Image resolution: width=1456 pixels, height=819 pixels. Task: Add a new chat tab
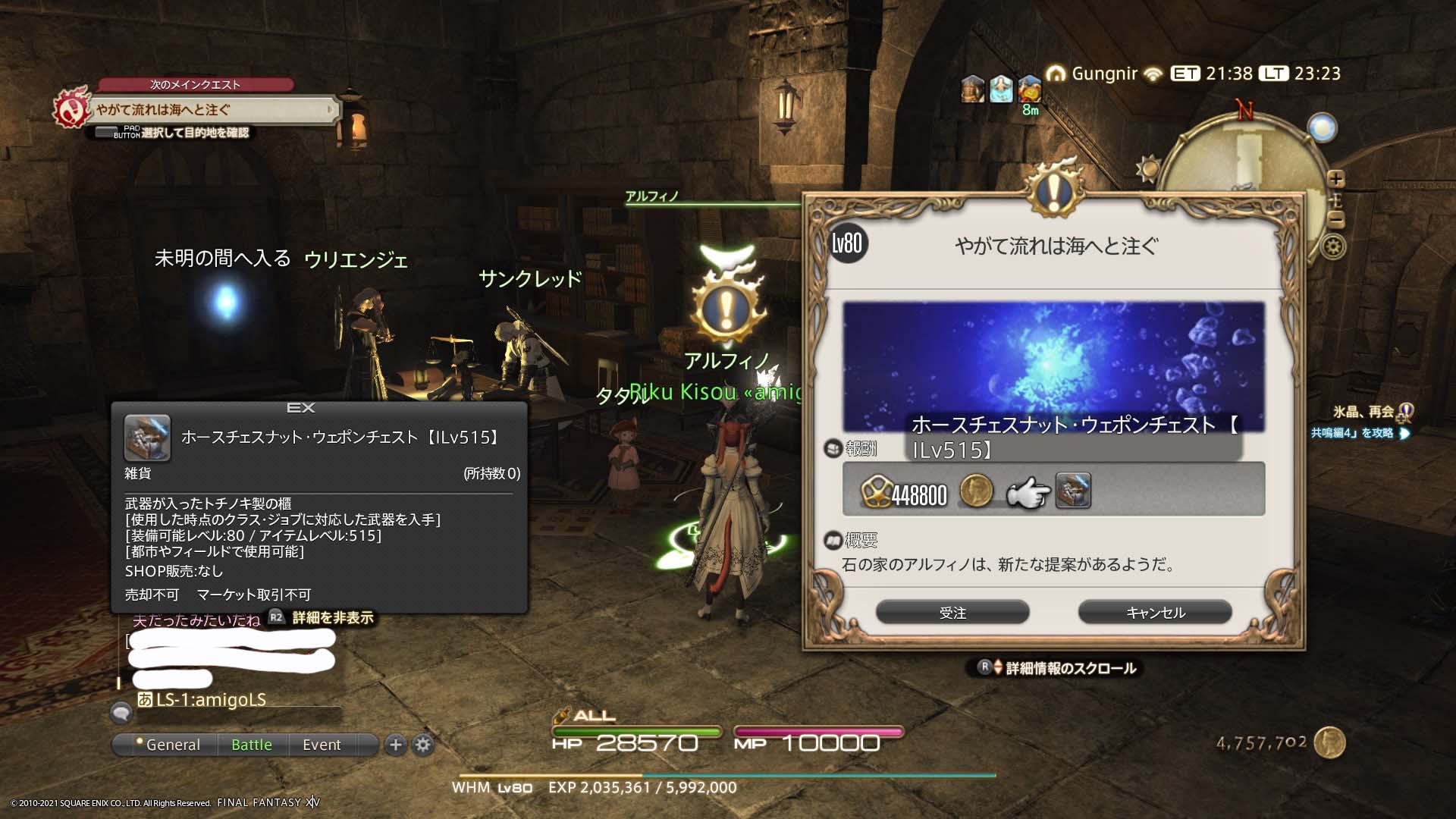pos(395,745)
